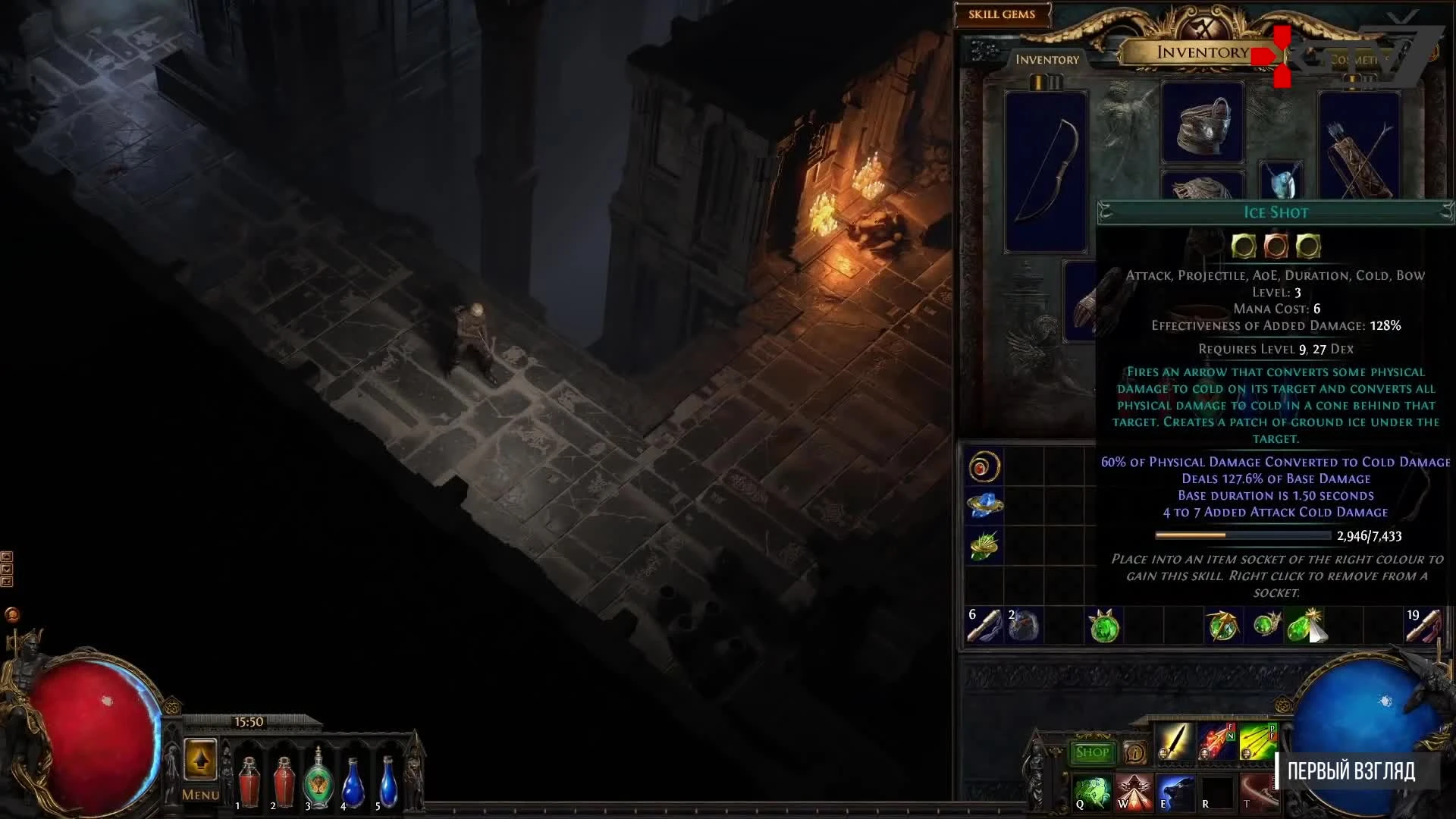
Task: Click the left yellow socket in the gem header
Action: [x=1244, y=244]
